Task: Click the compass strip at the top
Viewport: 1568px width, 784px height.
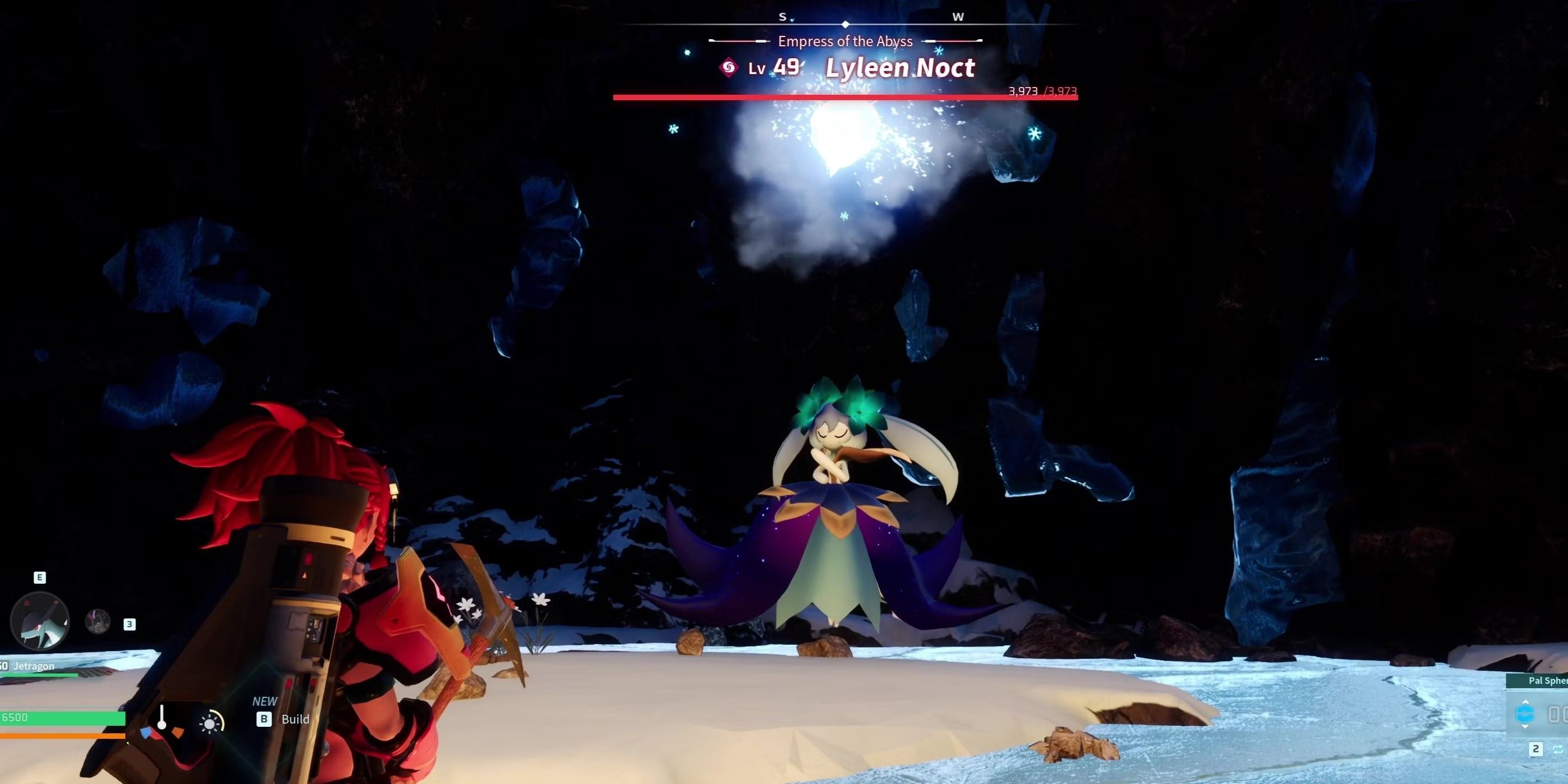Action: click(846, 23)
